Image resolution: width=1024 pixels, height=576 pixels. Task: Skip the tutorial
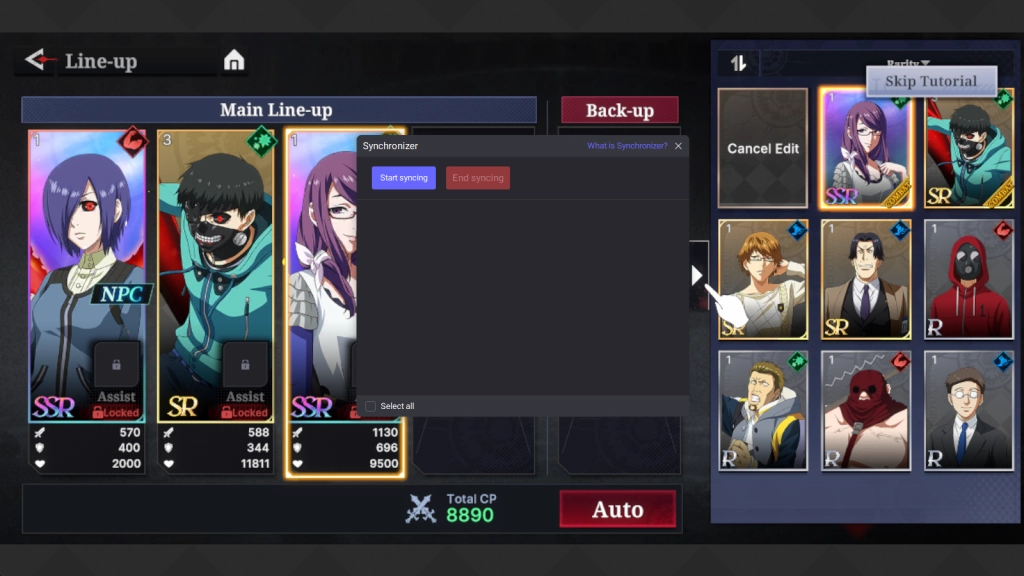(x=931, y=81)
